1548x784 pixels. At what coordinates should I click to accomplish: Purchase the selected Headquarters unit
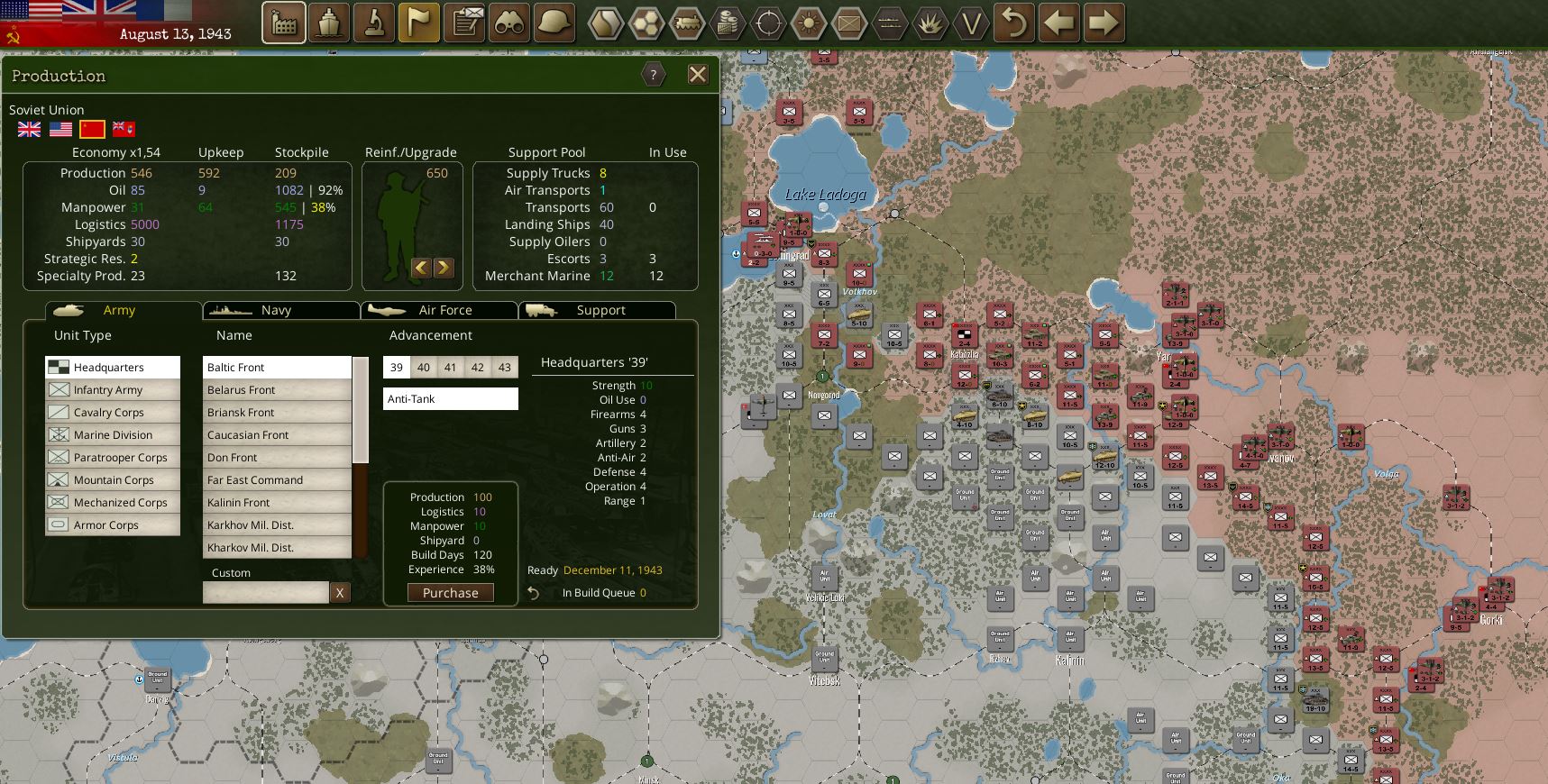450,593
